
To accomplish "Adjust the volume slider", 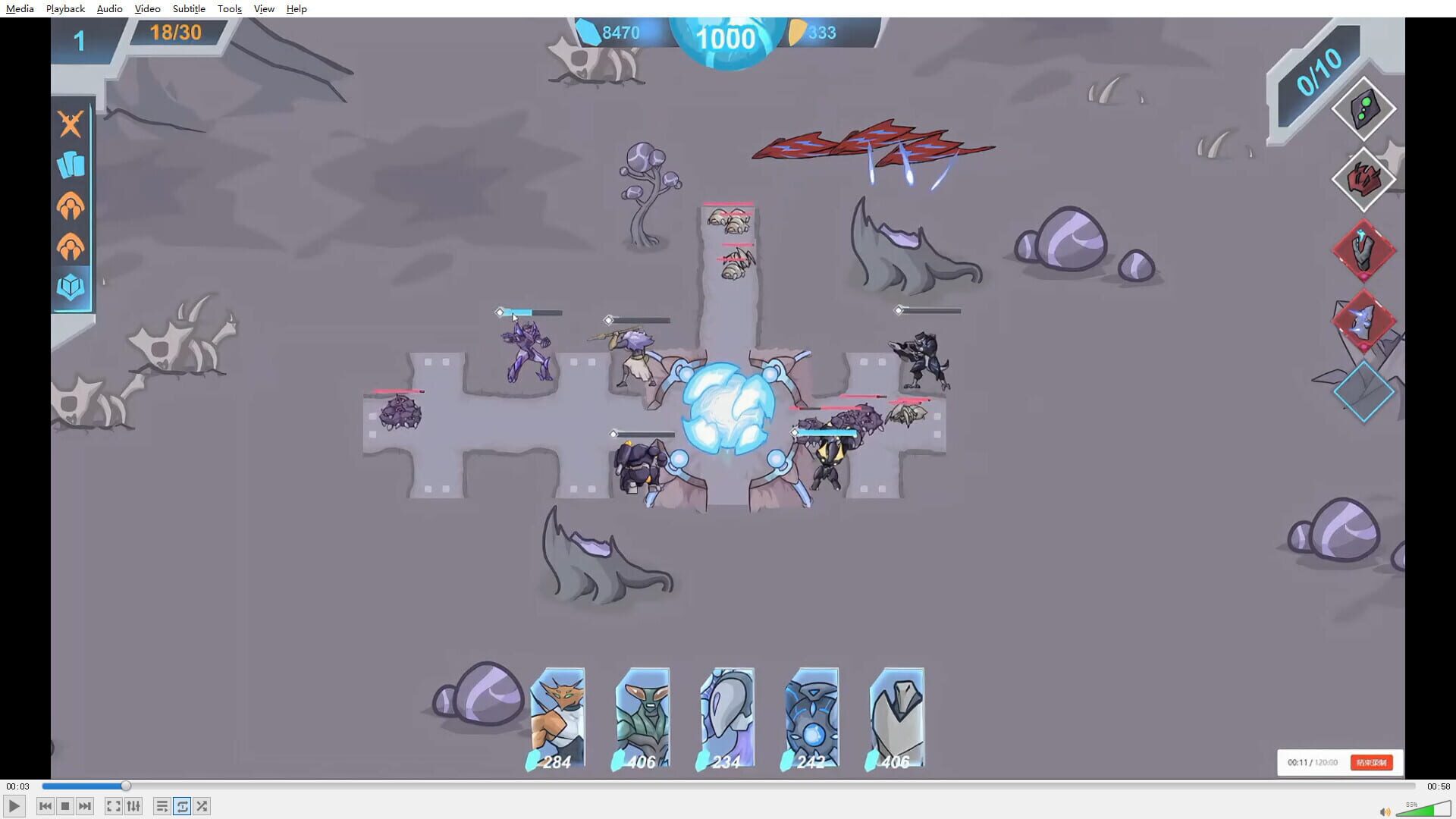I will click(1426, 808).
